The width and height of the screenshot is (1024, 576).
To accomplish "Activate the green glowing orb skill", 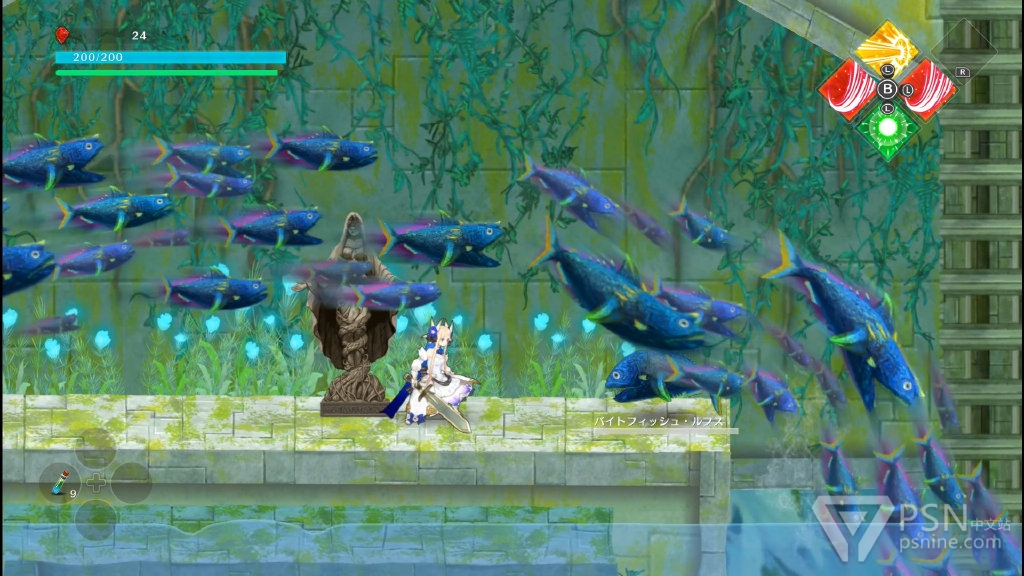I will point(887,127).
